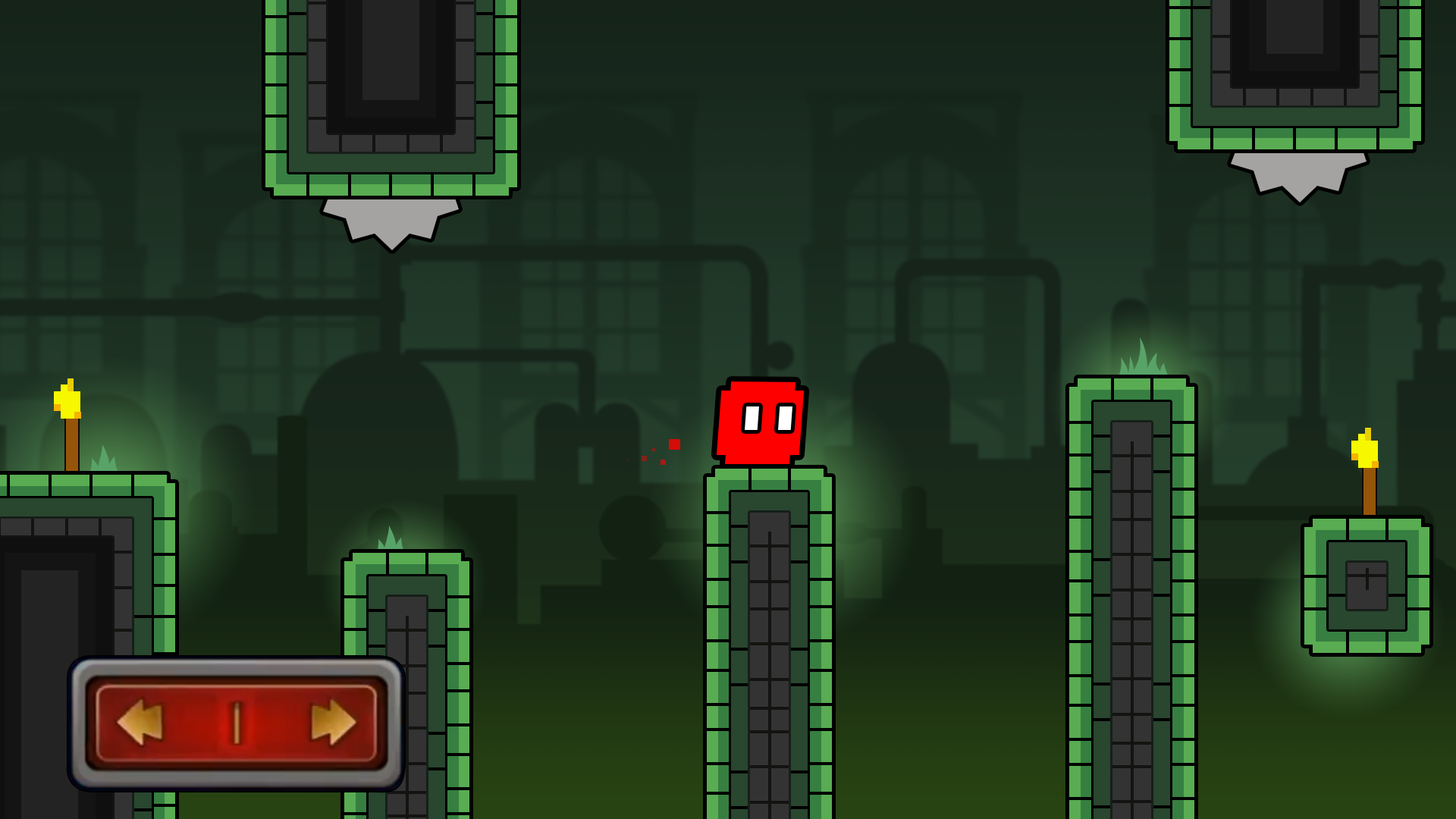Click the white eyes of the red character
This screenshot has width=1456, height=819.
768,416
